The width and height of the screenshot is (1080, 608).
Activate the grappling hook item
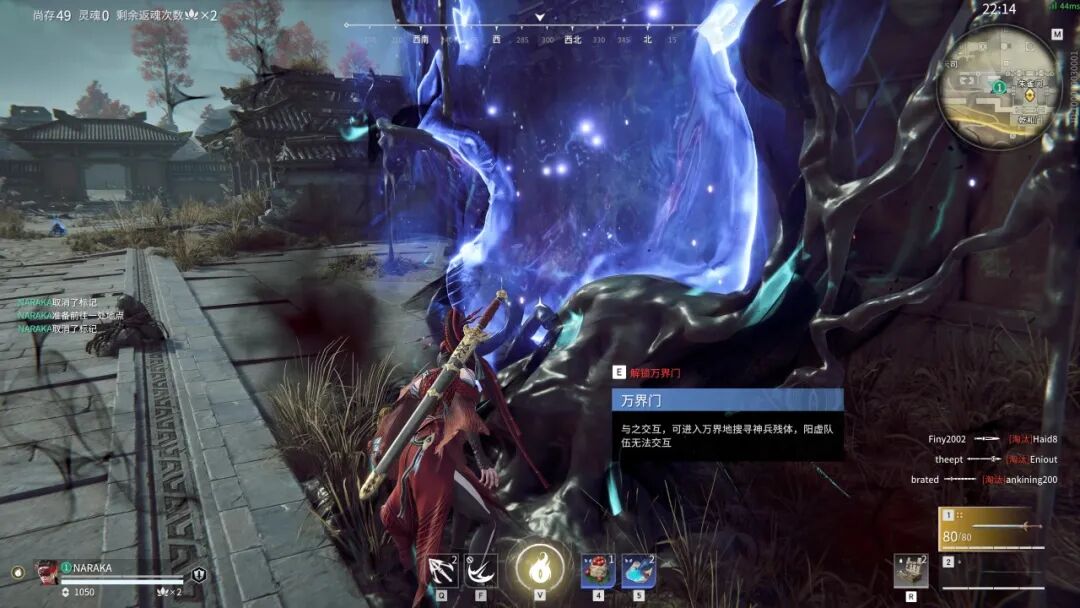(442, 570)
